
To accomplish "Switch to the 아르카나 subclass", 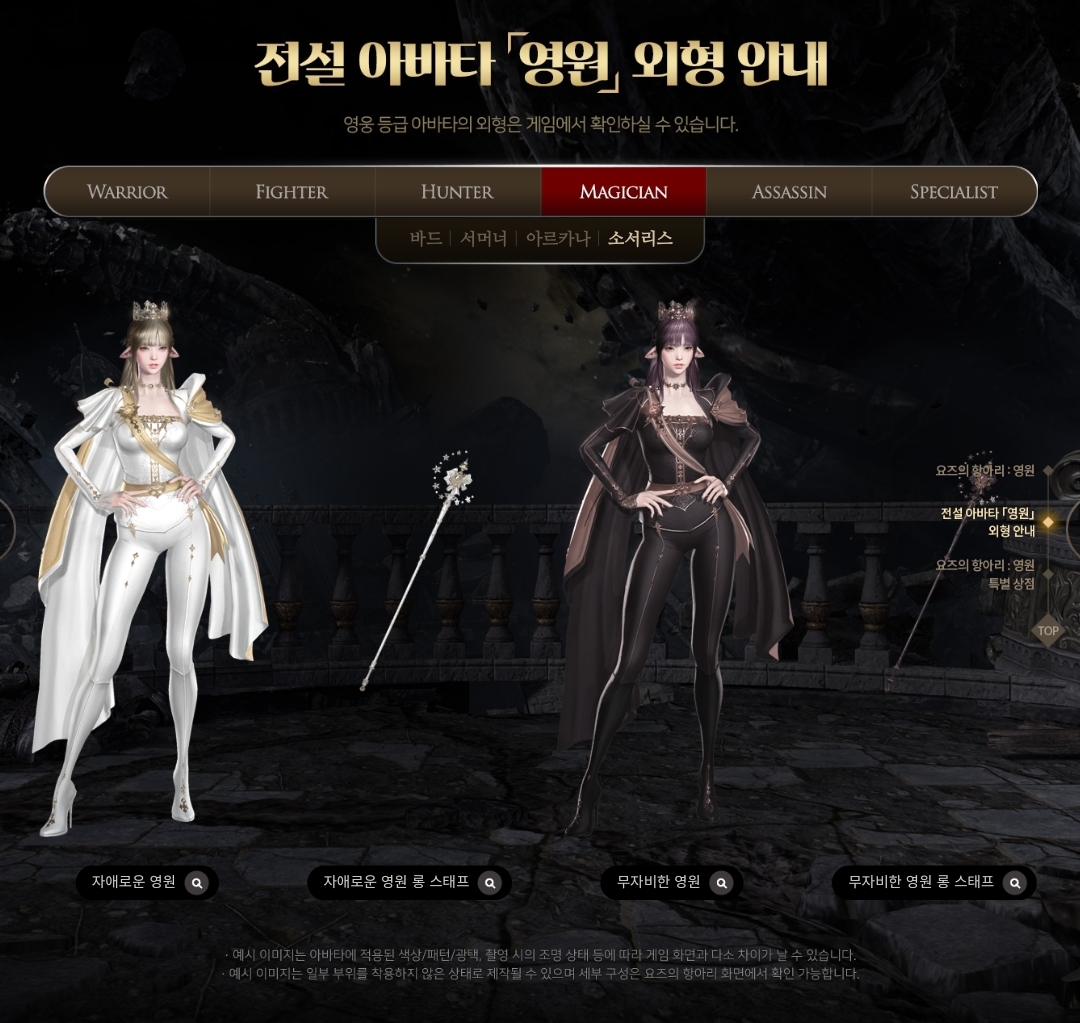I will point(558,239).
